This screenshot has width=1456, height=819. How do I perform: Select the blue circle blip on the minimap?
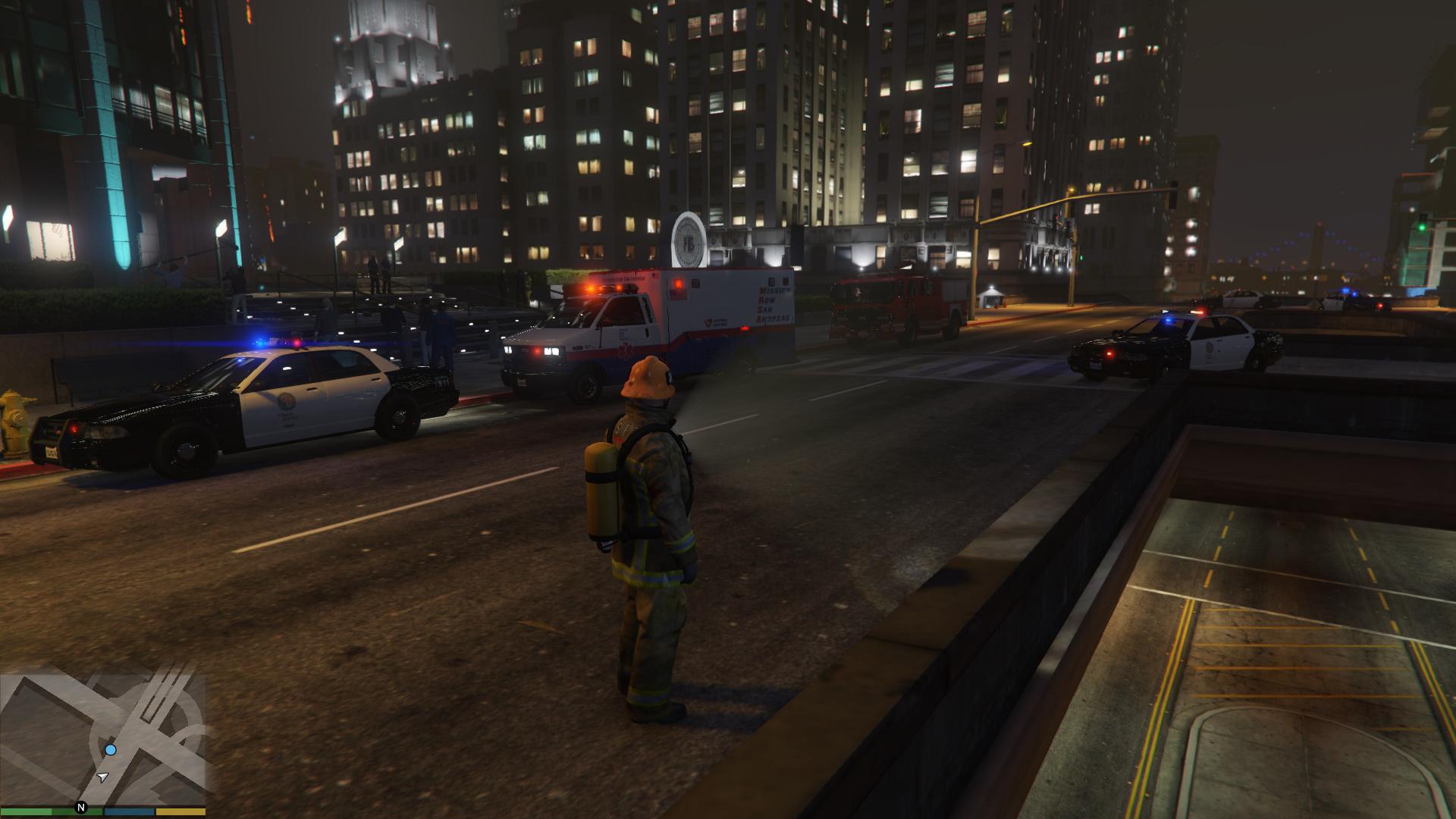coord(111,750)
